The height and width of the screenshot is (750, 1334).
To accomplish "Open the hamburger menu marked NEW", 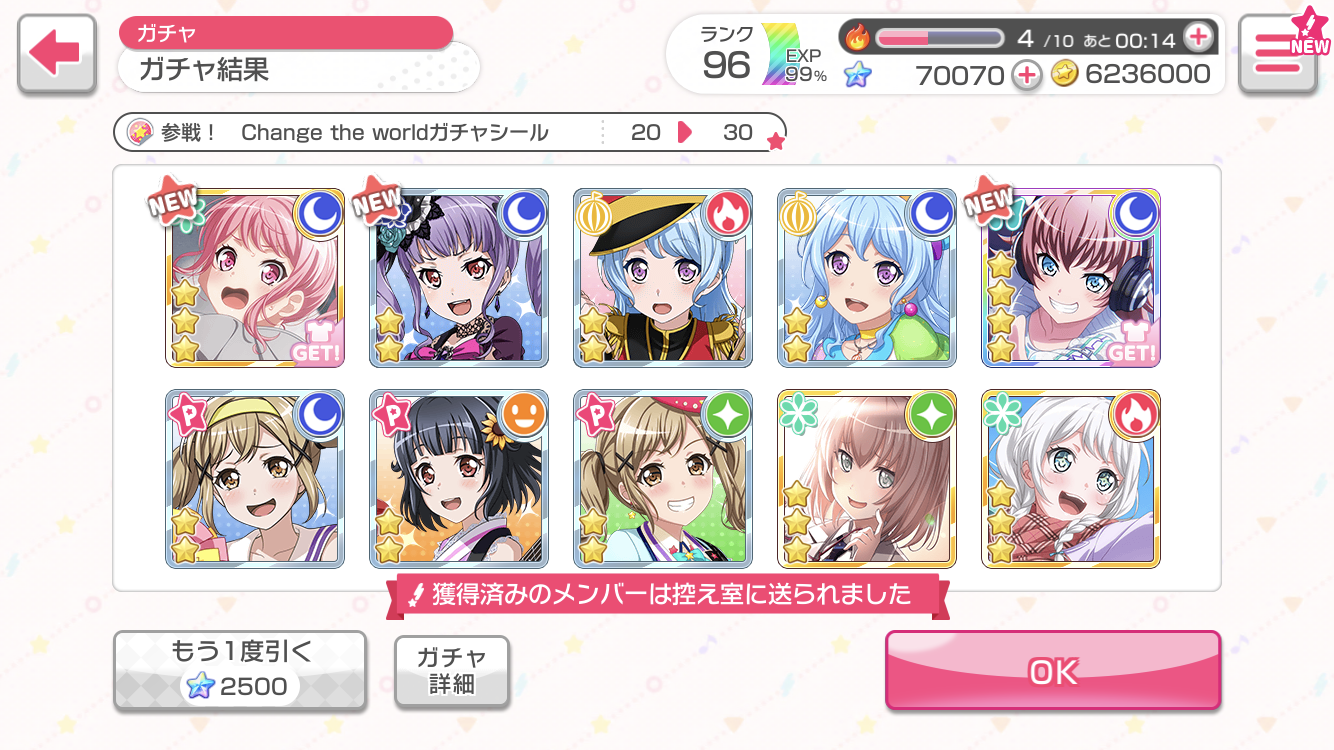I will 1284,55.
